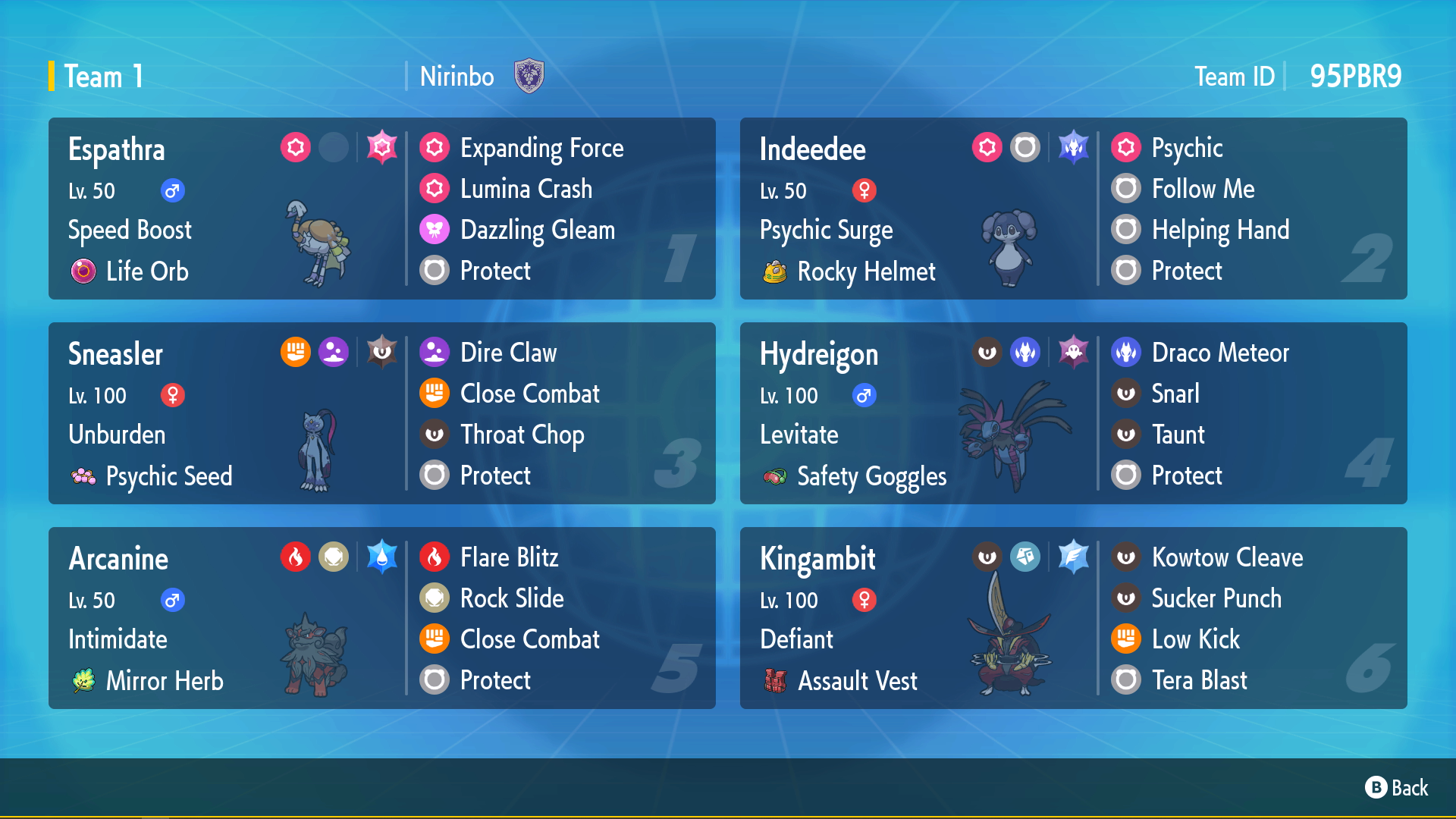This screenshot has width=1456, height=819.
Task: Select the Mirror Herb held item
Action: click(x=83, y=680)
